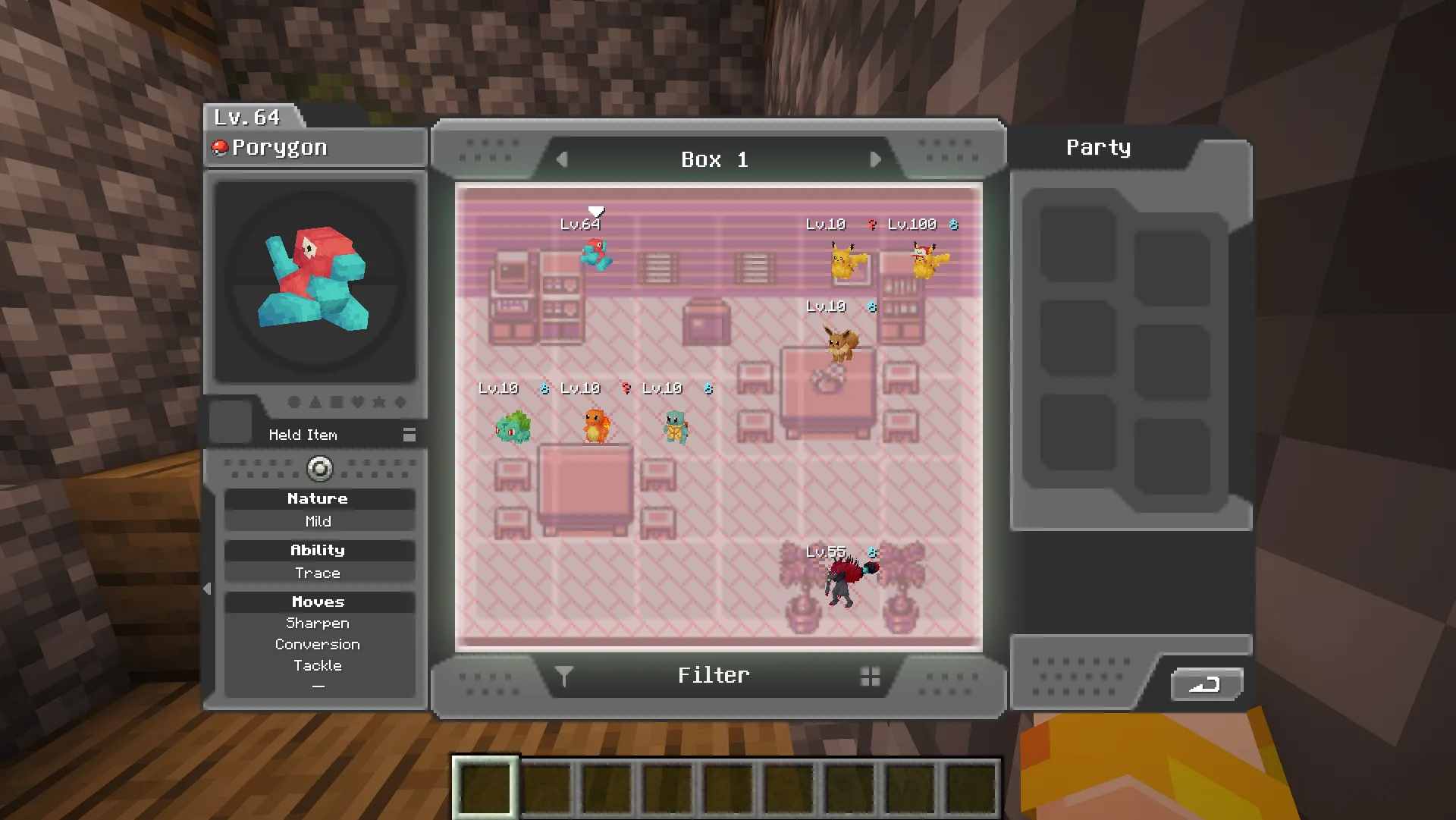This screenshot has width=1456, height=820.
Task: Select the Lv.10 Pikachu without a cap
Action: (x=846, y=260)
